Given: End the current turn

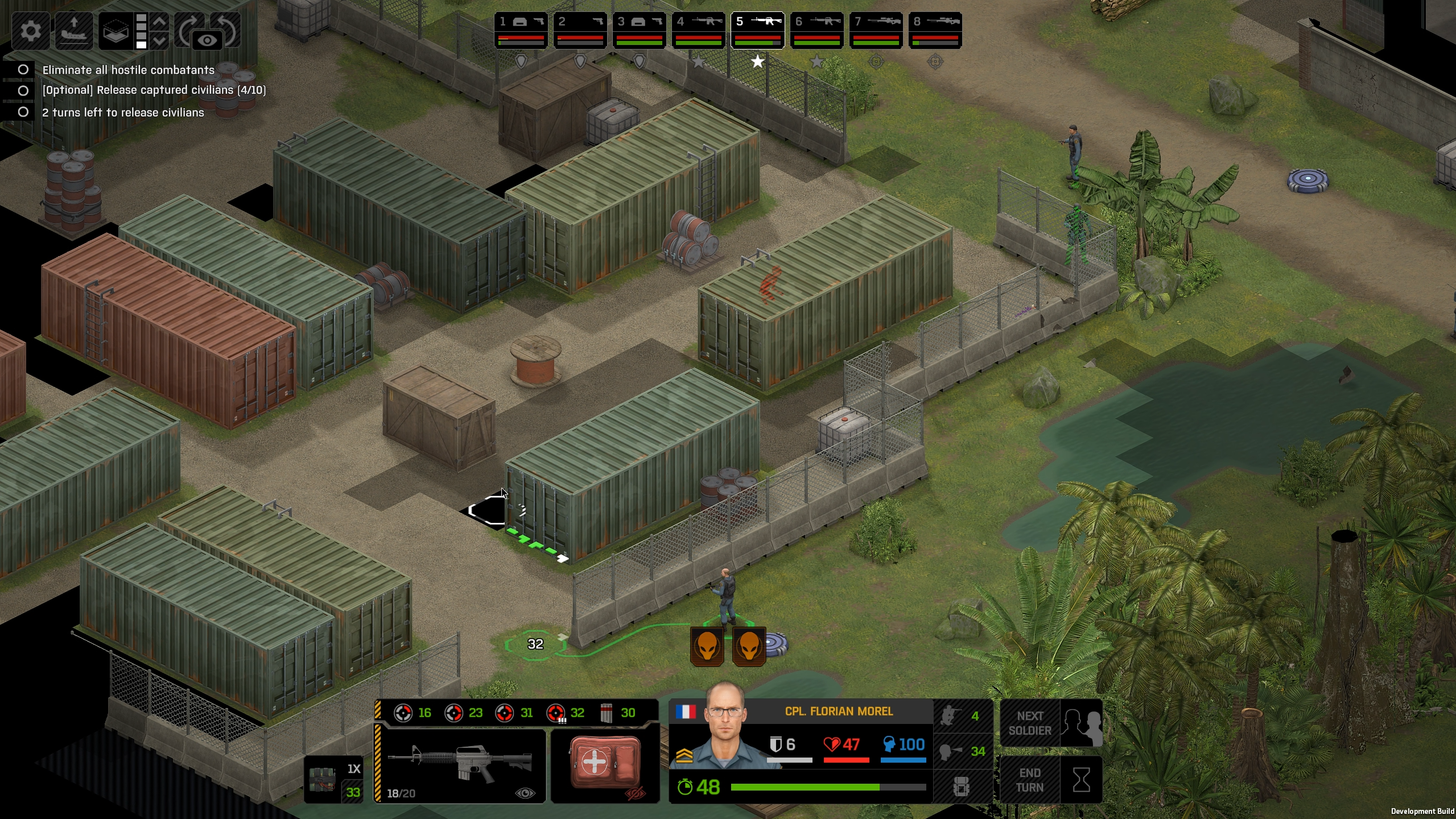Looking at the screenshot, I should point(1050,780).
